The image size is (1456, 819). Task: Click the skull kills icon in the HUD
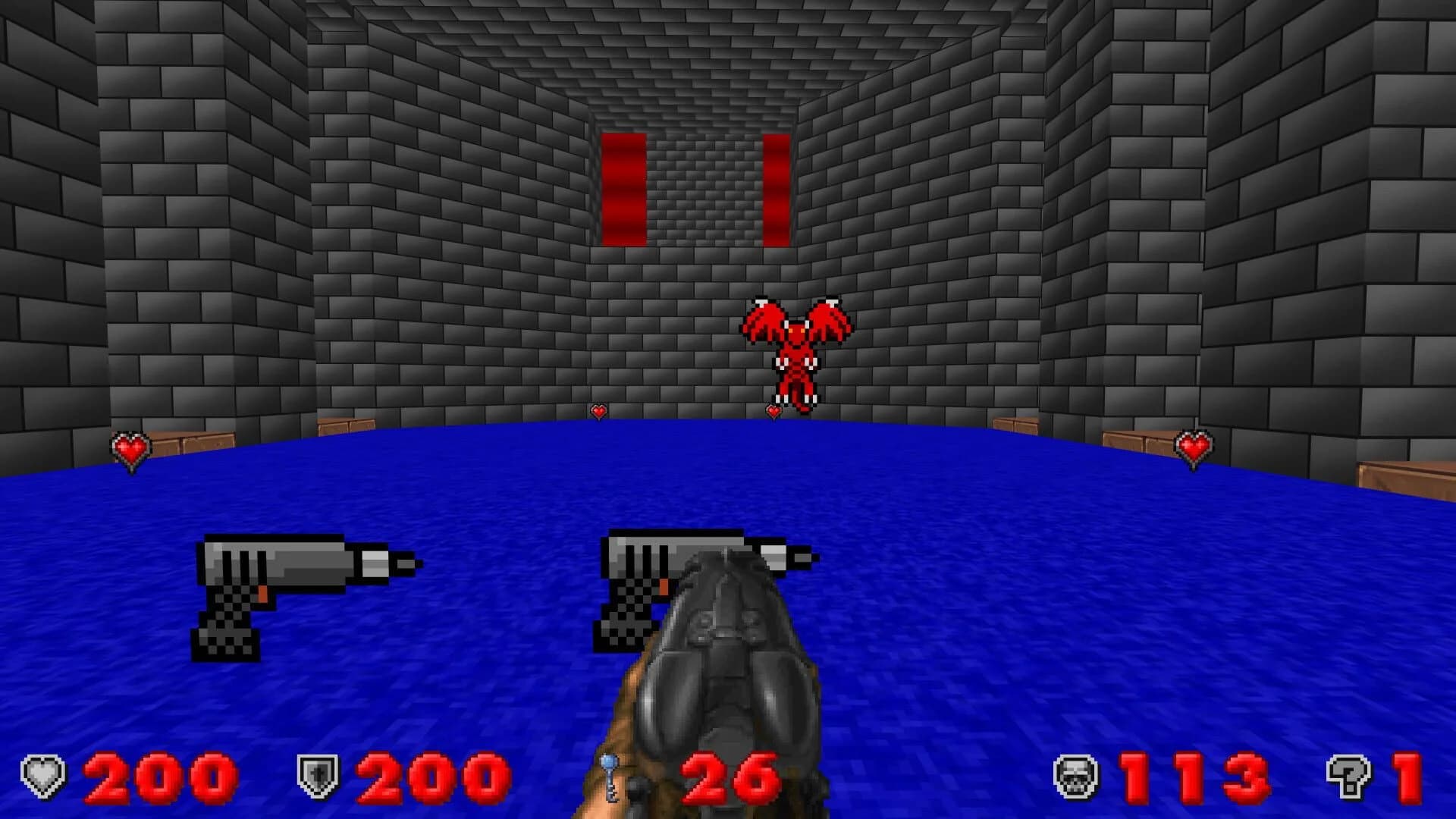[x=1077, y=775]
